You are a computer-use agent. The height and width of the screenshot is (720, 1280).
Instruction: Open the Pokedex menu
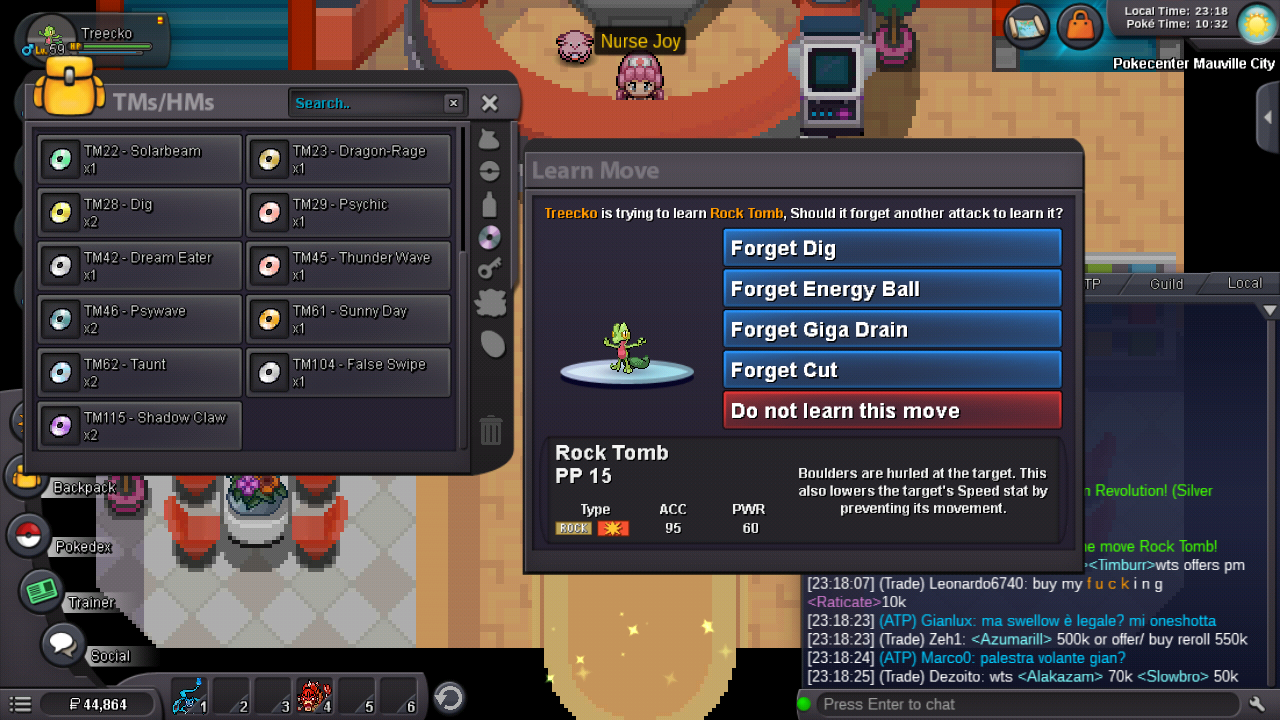[29, 535]
